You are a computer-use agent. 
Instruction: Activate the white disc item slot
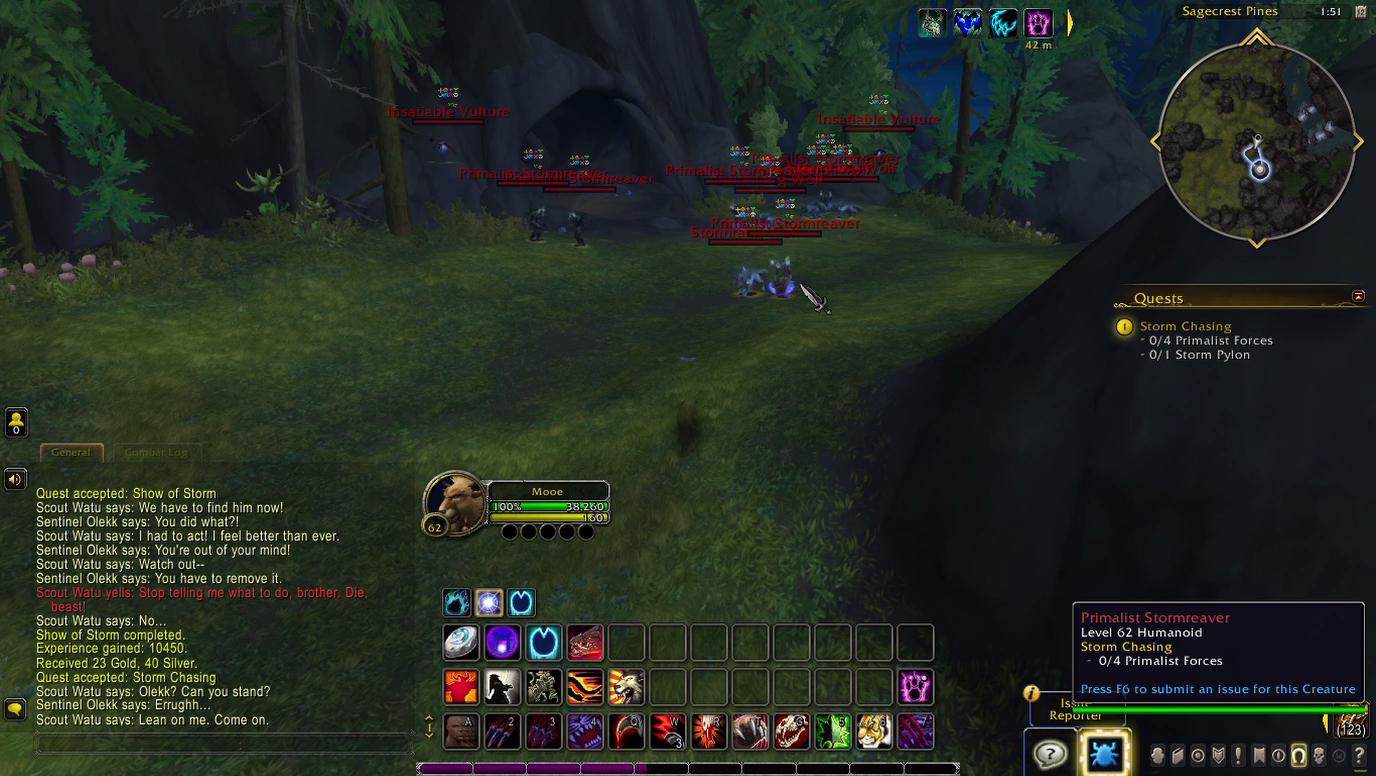click(462, 643)
